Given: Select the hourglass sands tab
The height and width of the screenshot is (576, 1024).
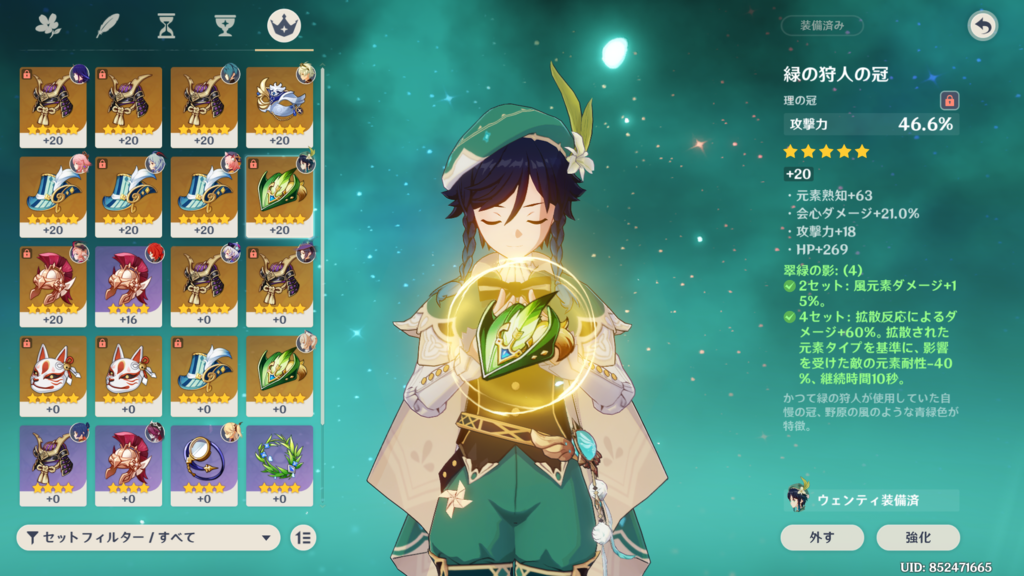Looking at the screenshot, I should tap(166, 27).
